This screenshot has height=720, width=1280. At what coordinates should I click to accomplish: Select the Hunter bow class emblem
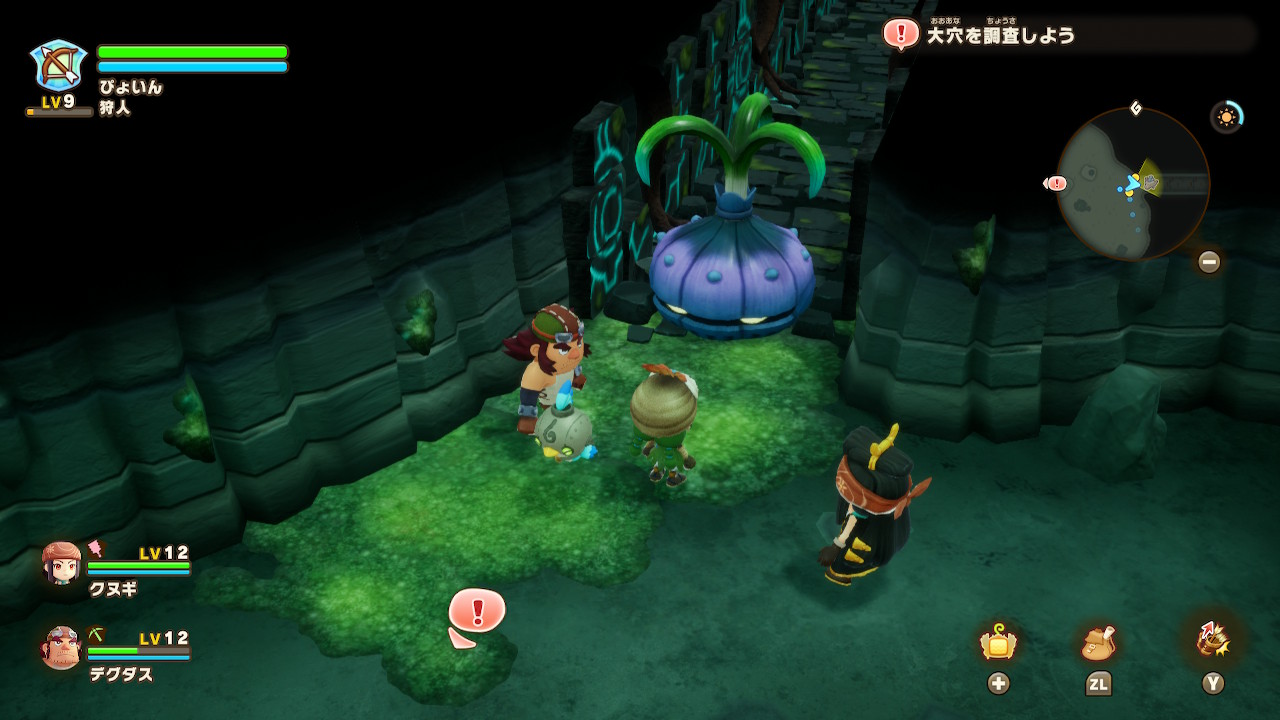click(59, 66)
